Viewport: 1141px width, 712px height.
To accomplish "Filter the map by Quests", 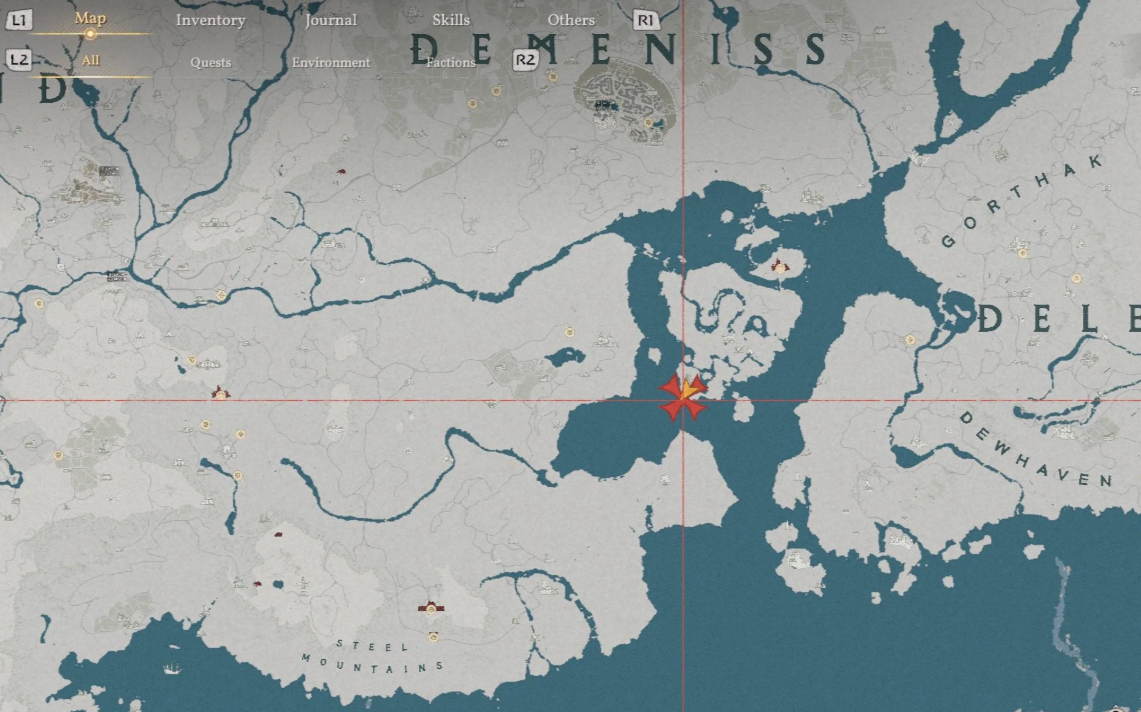I will [211, 62].
